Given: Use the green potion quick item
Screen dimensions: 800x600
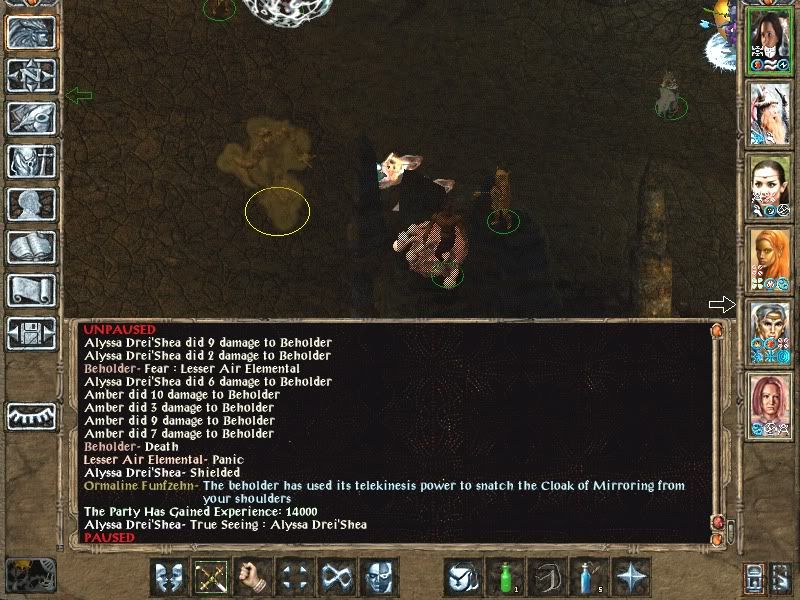Looking at the screenshot, I should pos(505,577).
